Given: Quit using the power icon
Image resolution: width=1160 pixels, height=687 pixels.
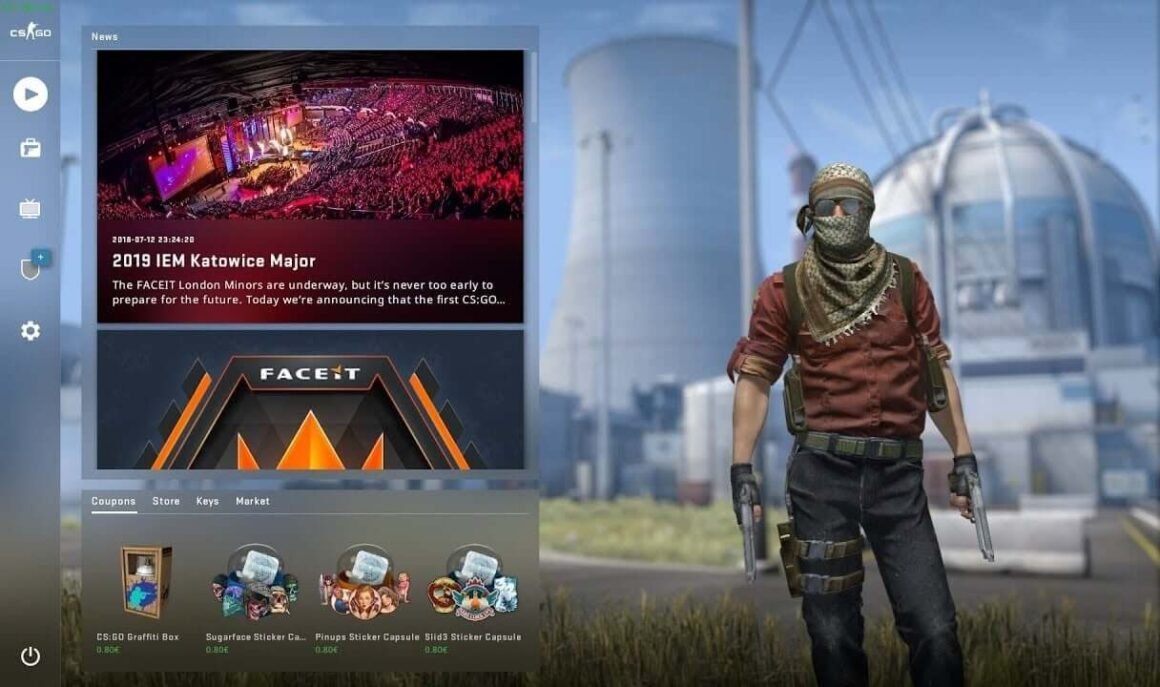Looking at the screenshot, I should (x=30, y=656).
